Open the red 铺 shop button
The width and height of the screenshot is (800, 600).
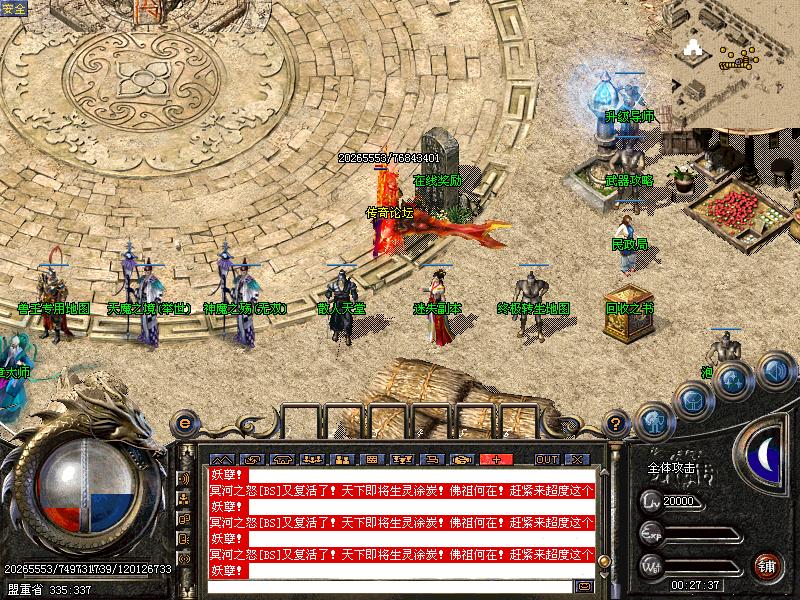(x=767, y=566)
